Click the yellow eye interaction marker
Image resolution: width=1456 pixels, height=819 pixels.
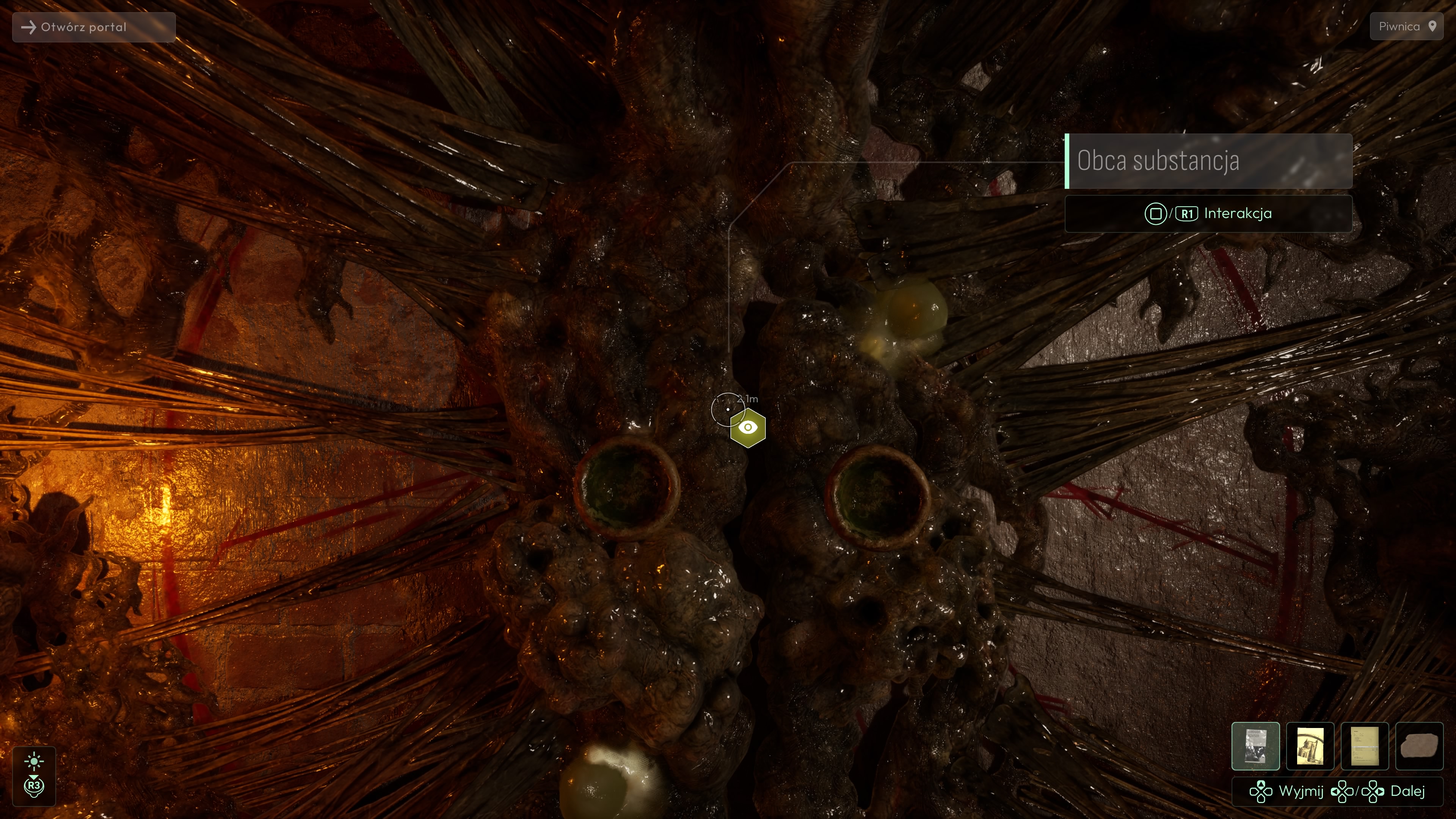pos(748,428)
